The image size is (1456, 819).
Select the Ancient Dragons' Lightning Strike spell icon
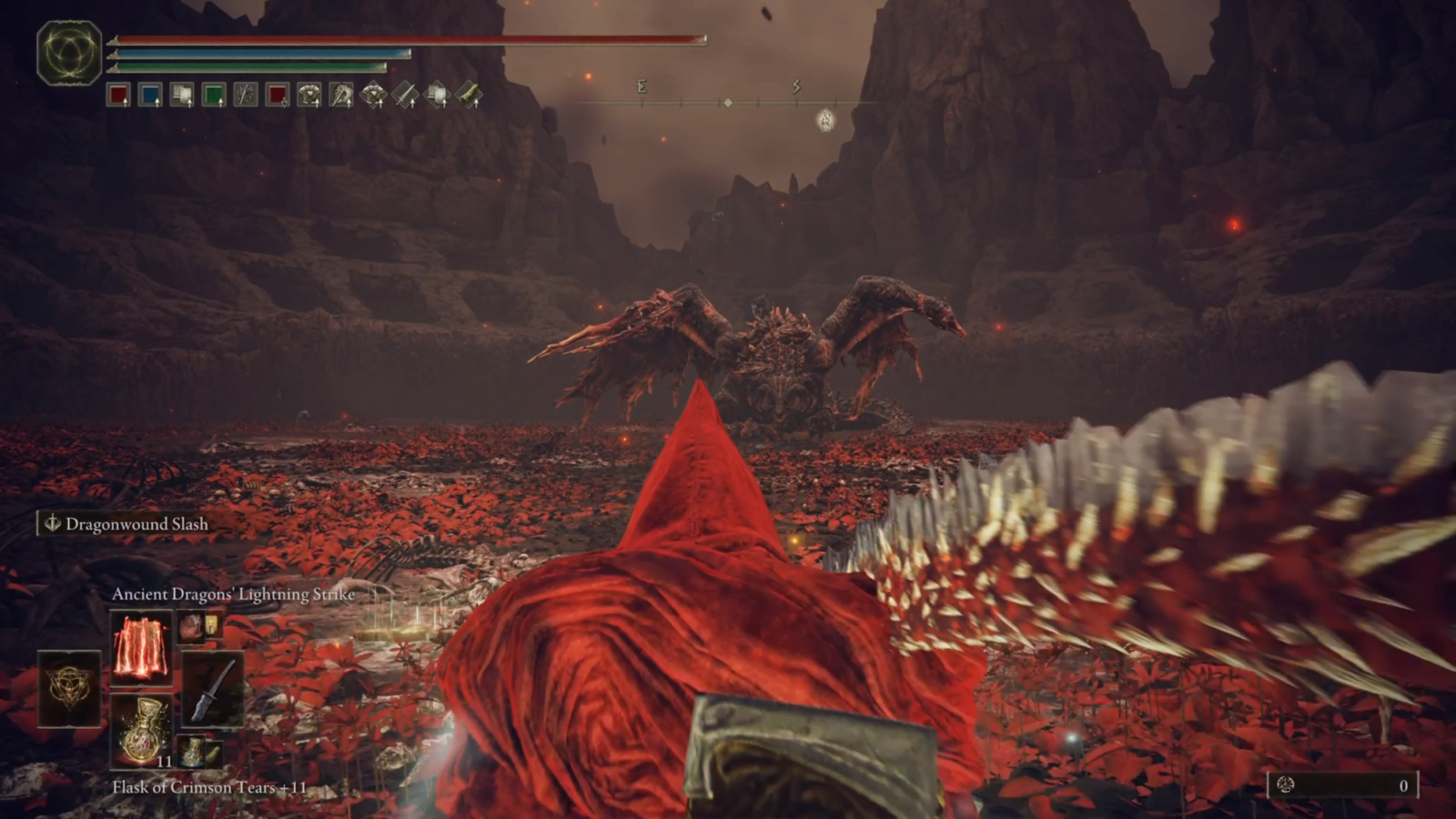coord(143,647)
